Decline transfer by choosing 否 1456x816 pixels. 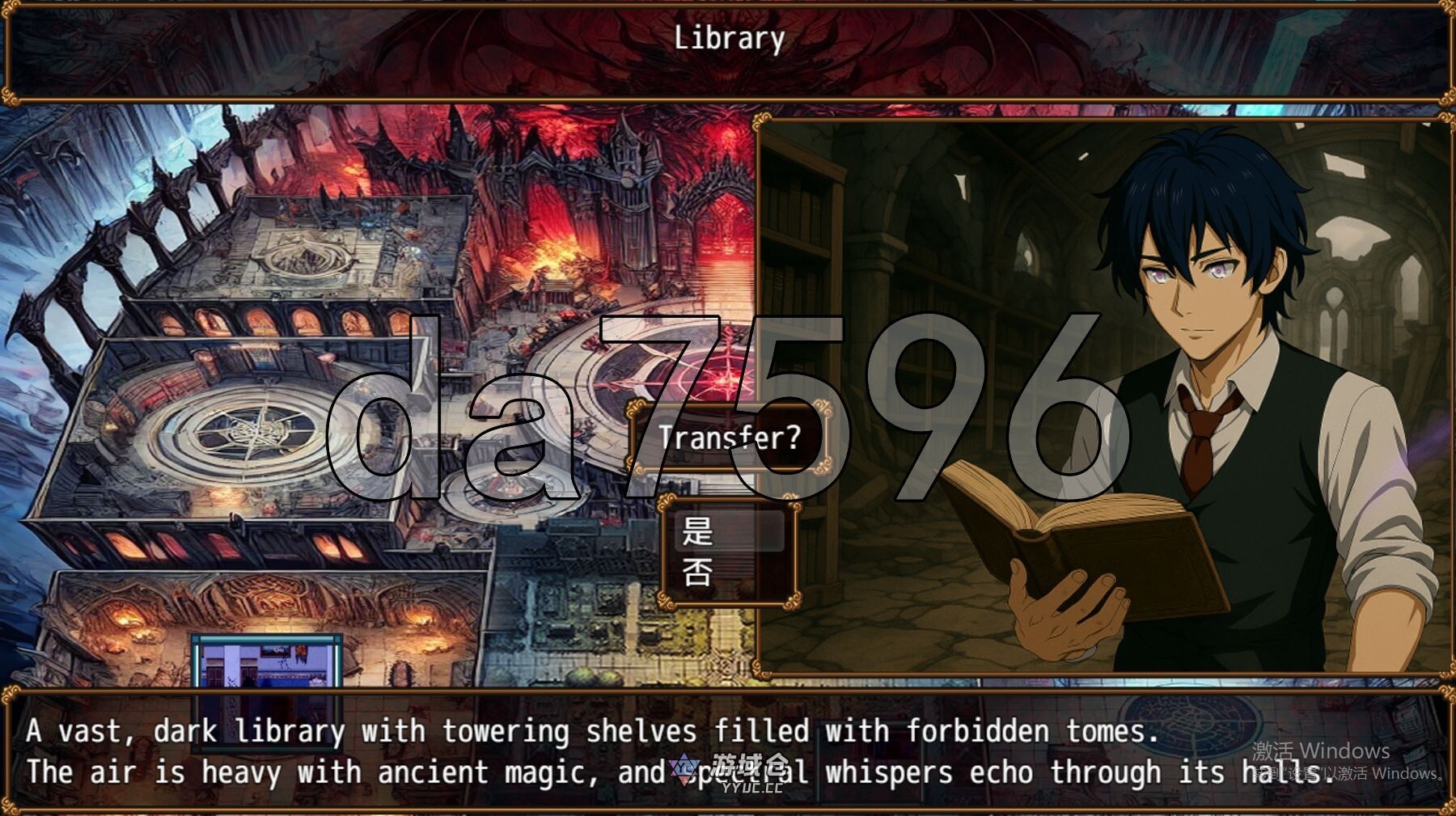728,573
